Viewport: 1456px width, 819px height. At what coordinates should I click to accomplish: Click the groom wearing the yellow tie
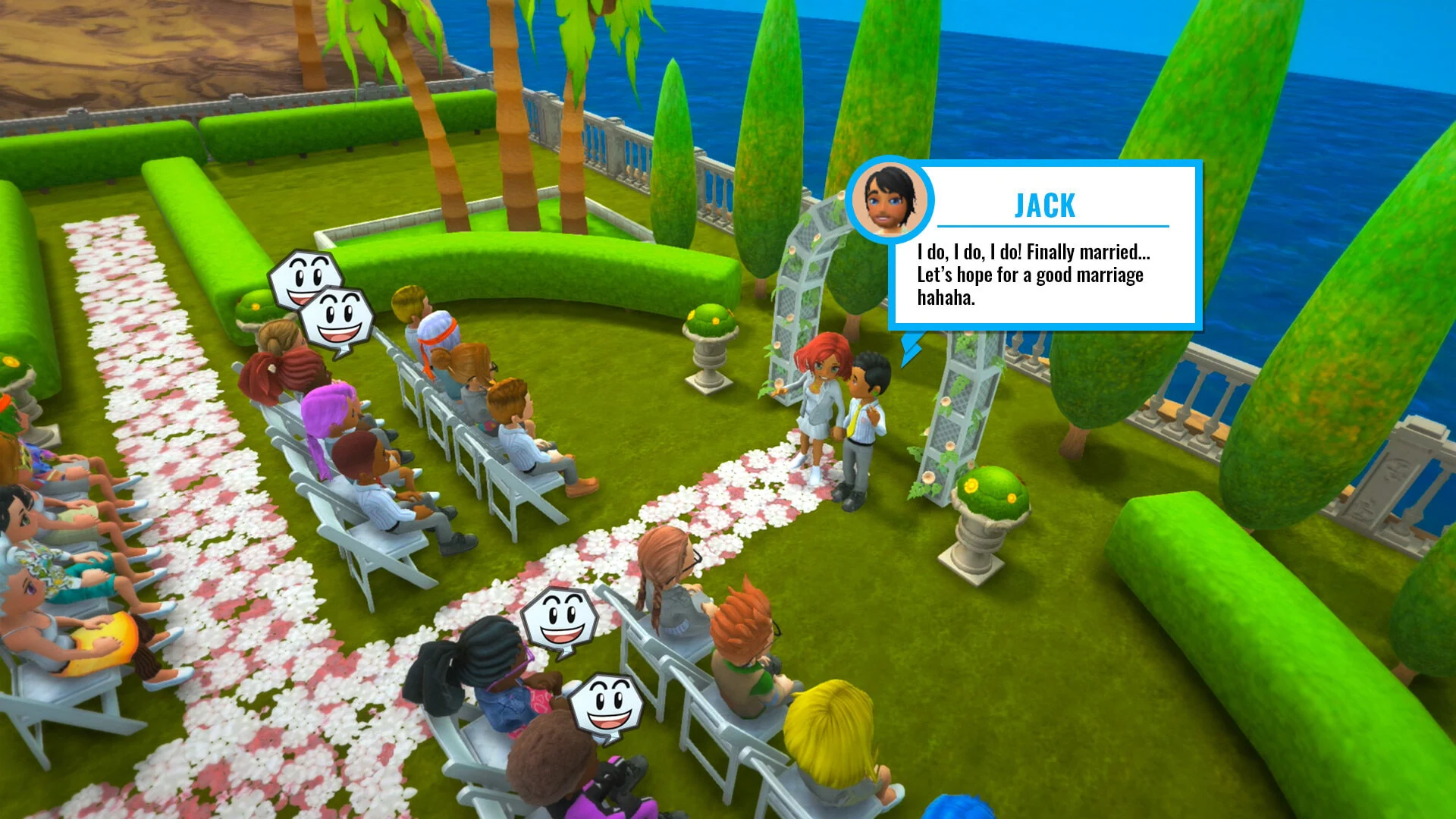tap(864, 421)
